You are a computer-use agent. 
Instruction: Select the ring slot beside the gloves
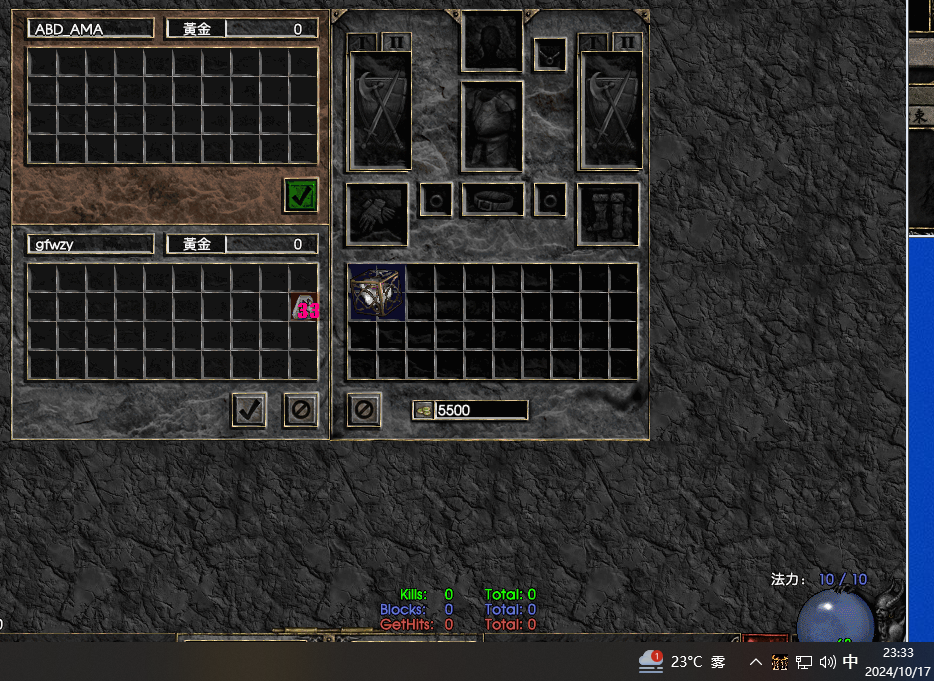coord(435,199)
